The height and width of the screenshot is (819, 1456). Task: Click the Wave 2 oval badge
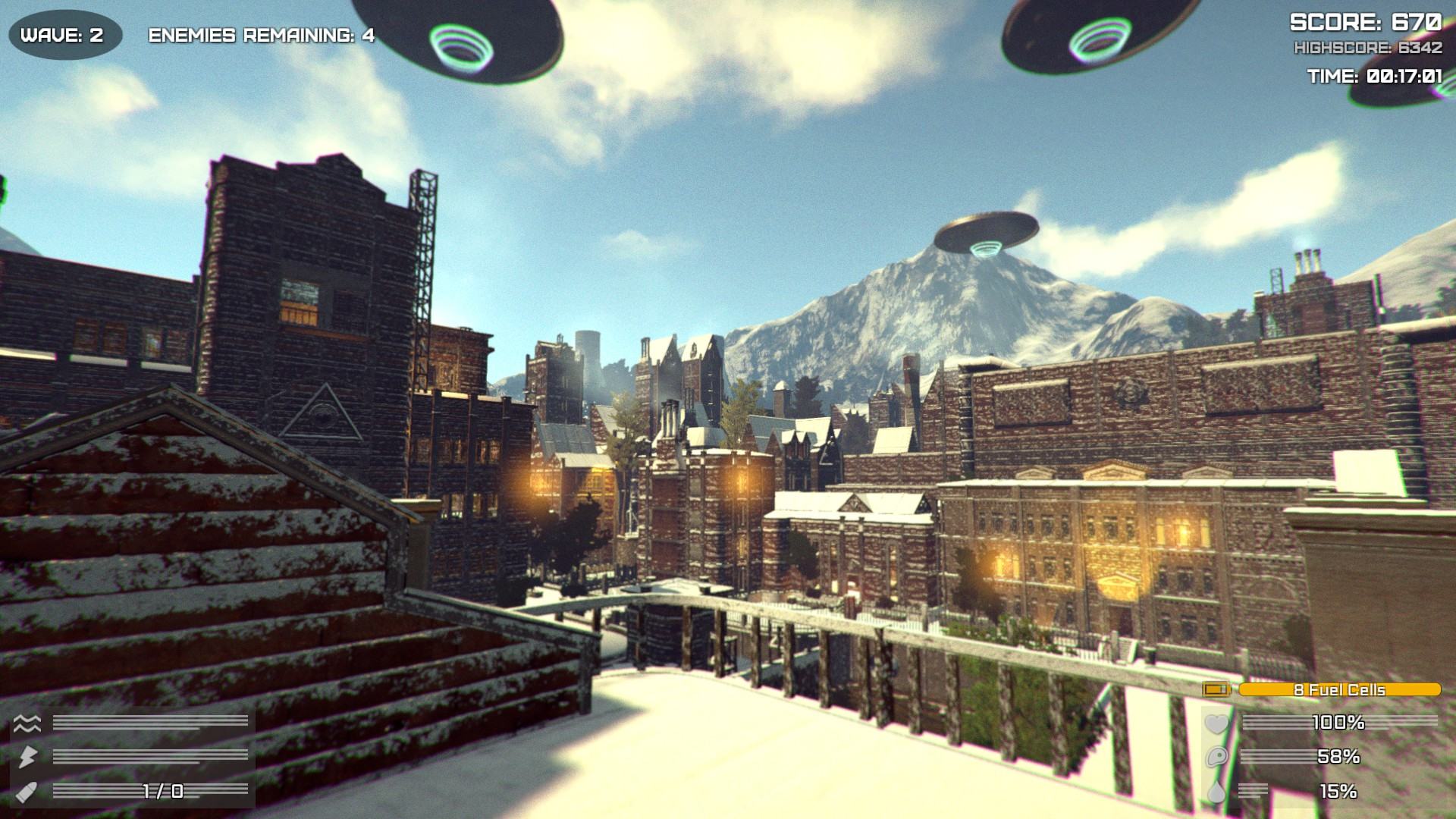pos(65,34)
